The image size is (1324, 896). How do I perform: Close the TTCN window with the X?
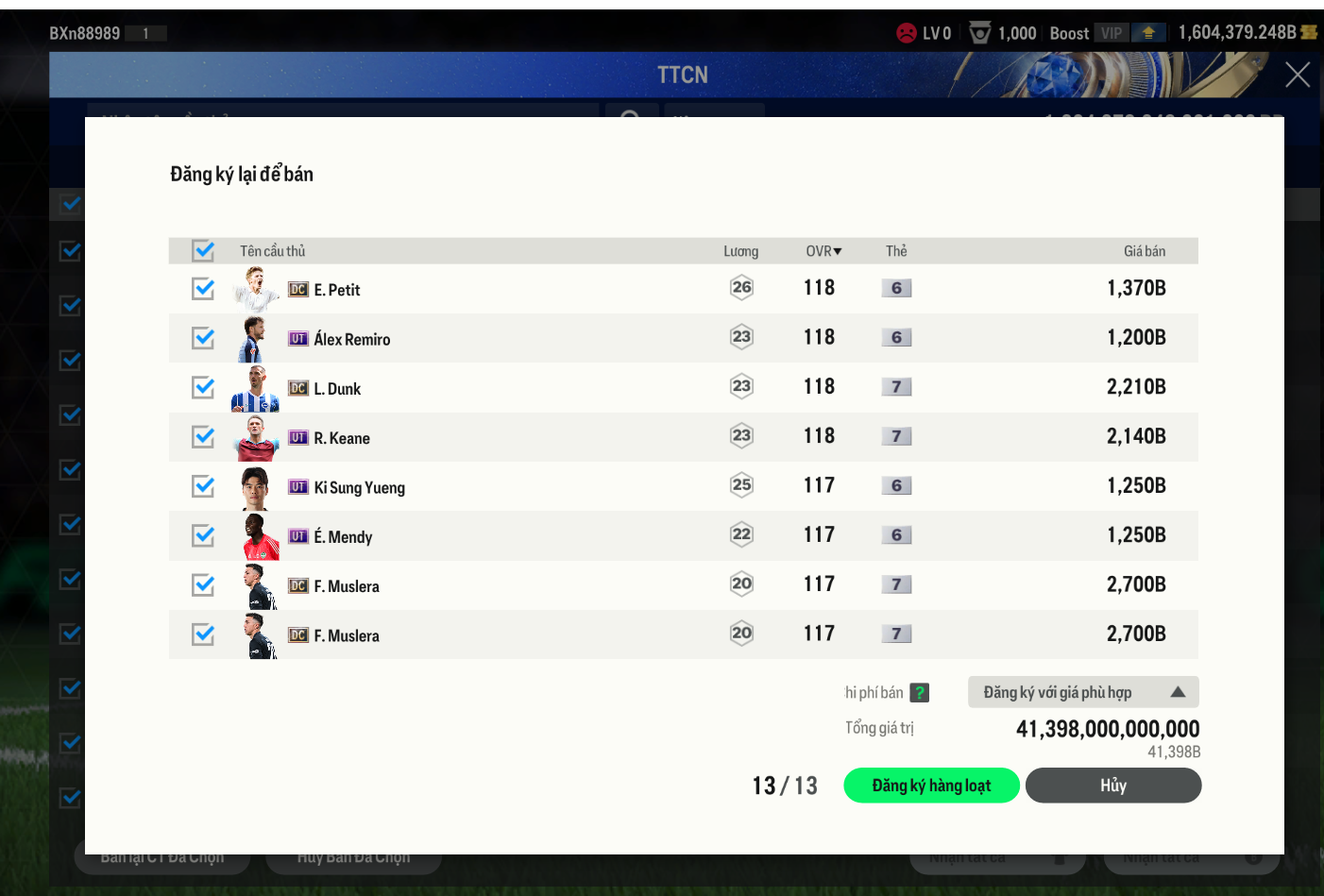click(x=1297, y=75)
